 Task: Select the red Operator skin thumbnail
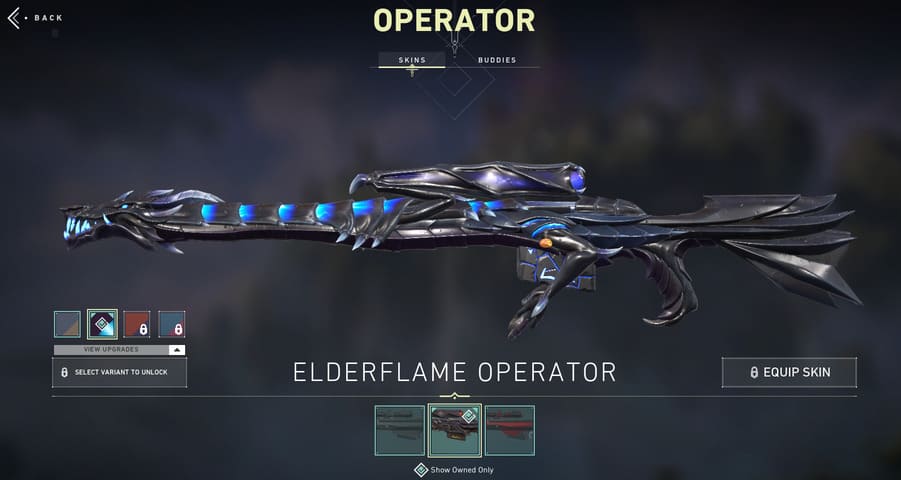click(x=509, y=430)
